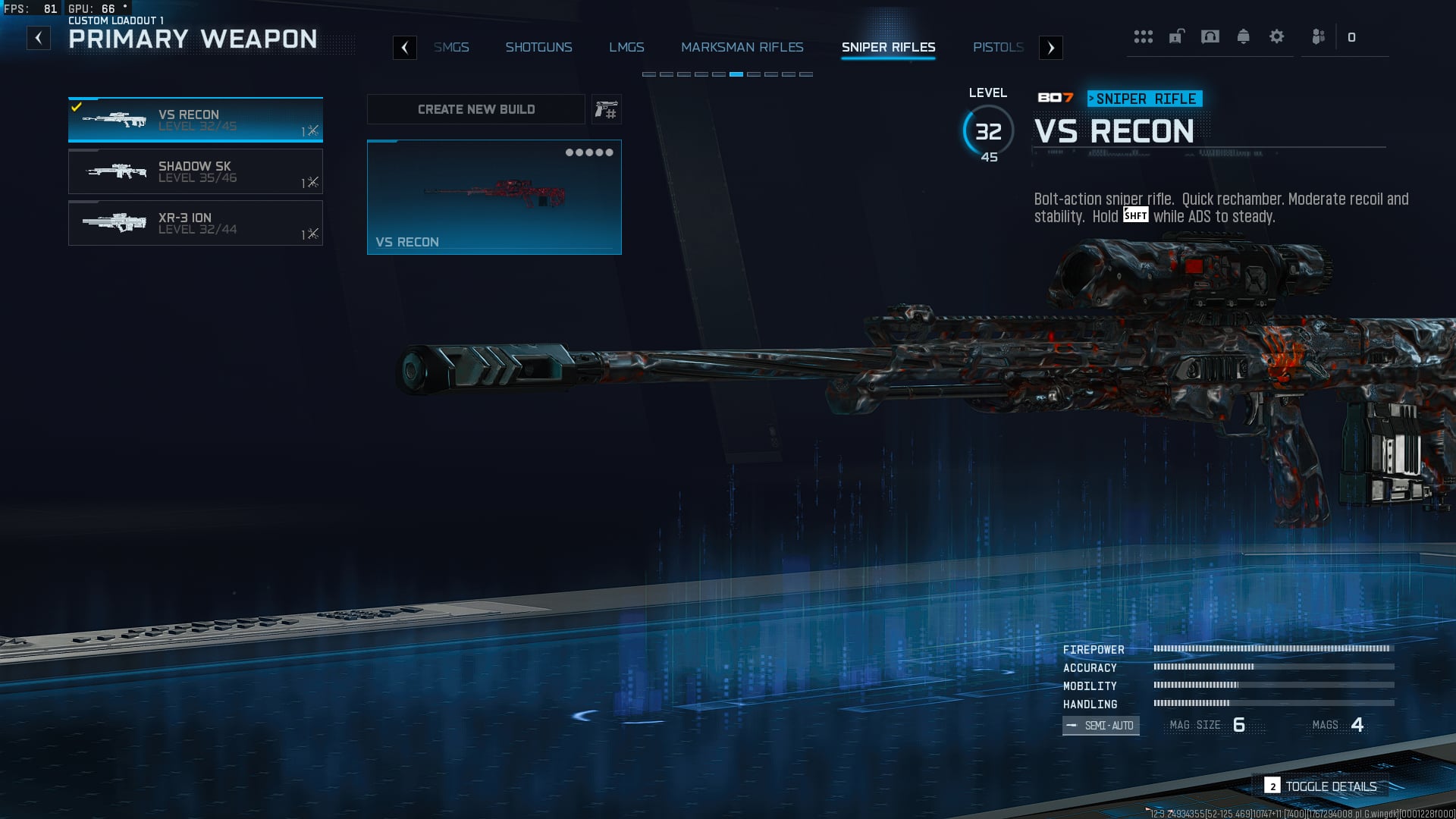Select the Sniper Rifles tab
Screen dimensions: 1456x819
(x=888, y=47)
